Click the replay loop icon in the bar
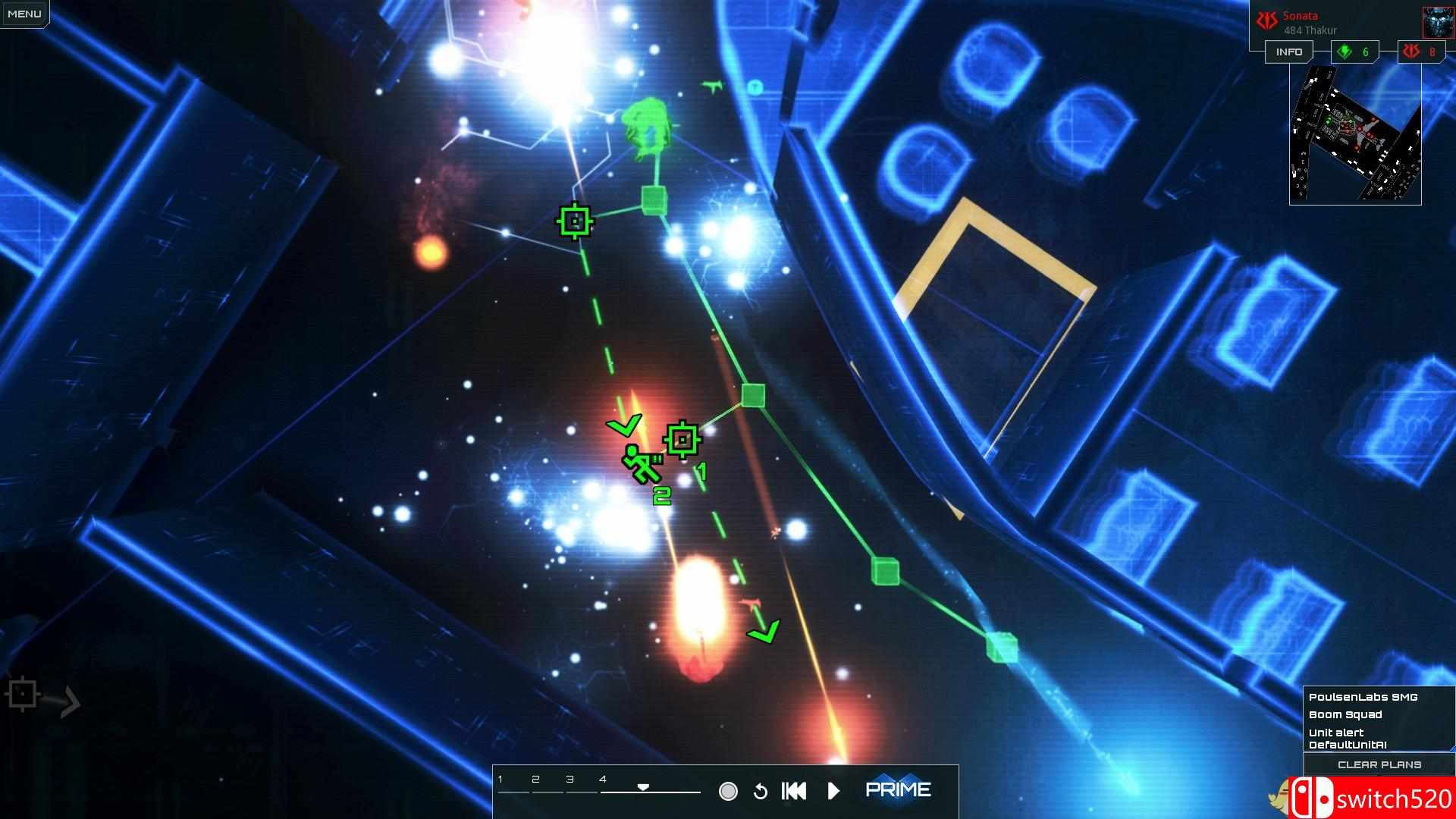1456x819 pixels. [761, 790]
